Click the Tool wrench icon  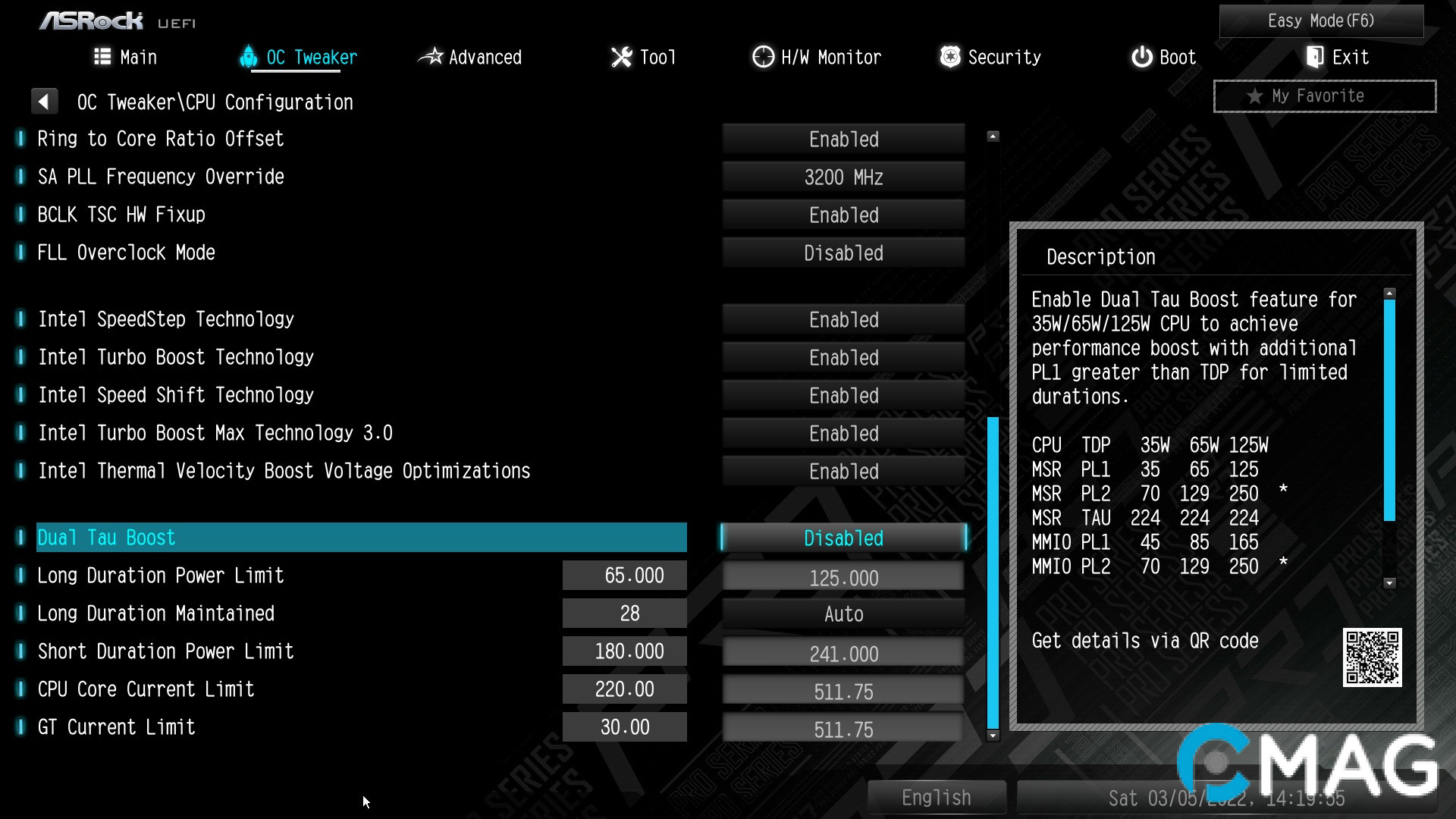[622, 56]
